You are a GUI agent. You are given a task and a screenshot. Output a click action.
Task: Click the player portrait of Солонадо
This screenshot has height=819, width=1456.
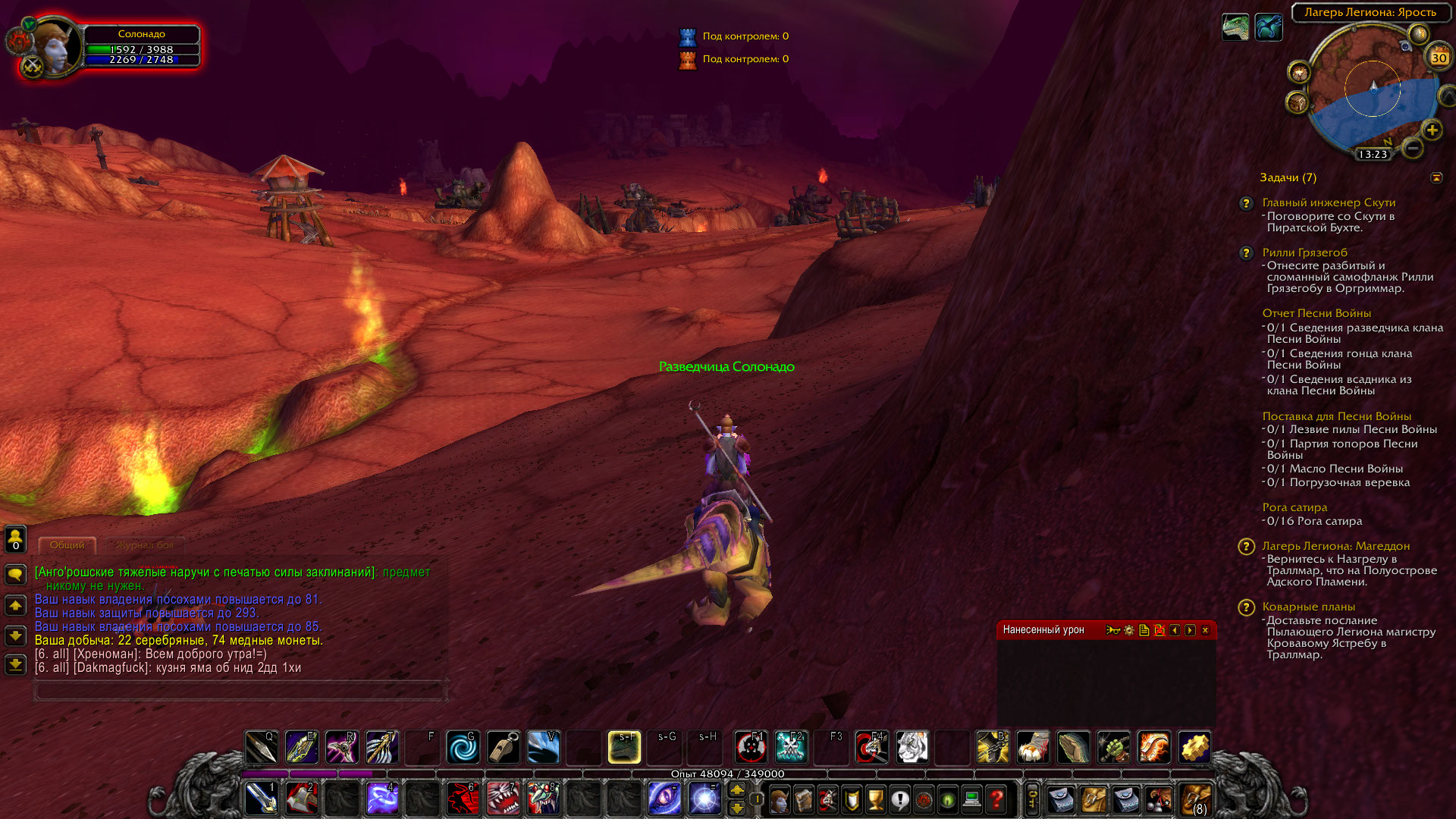[x=56, y=47]
